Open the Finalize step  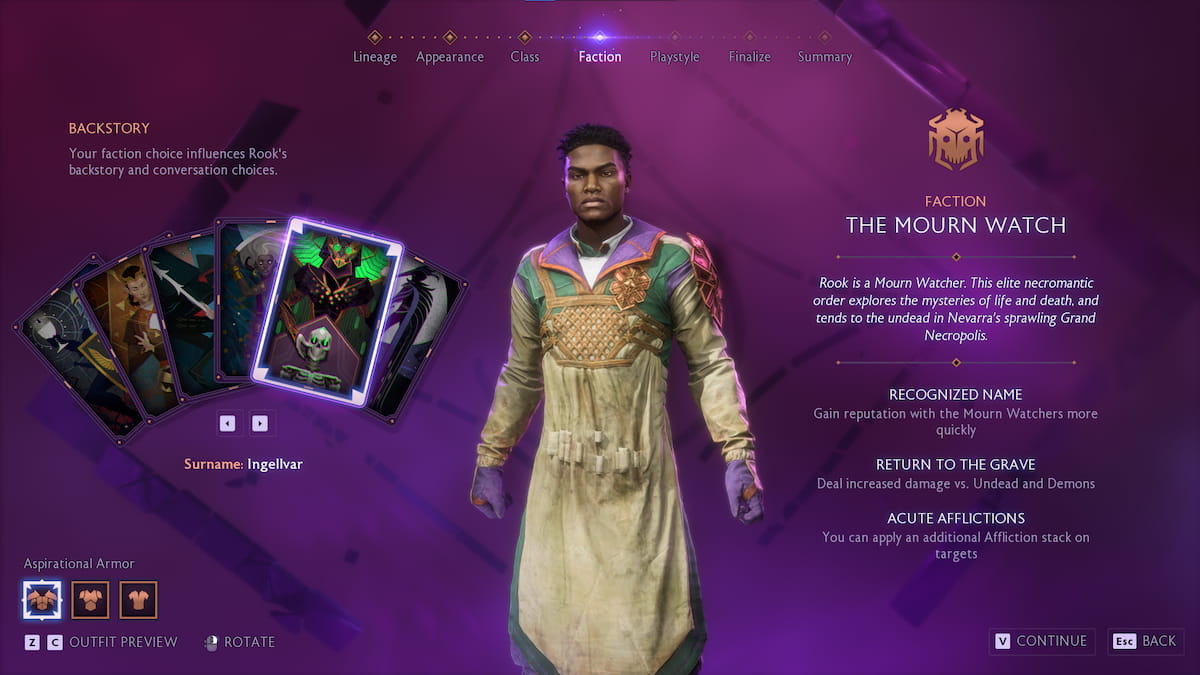(749, 56)
